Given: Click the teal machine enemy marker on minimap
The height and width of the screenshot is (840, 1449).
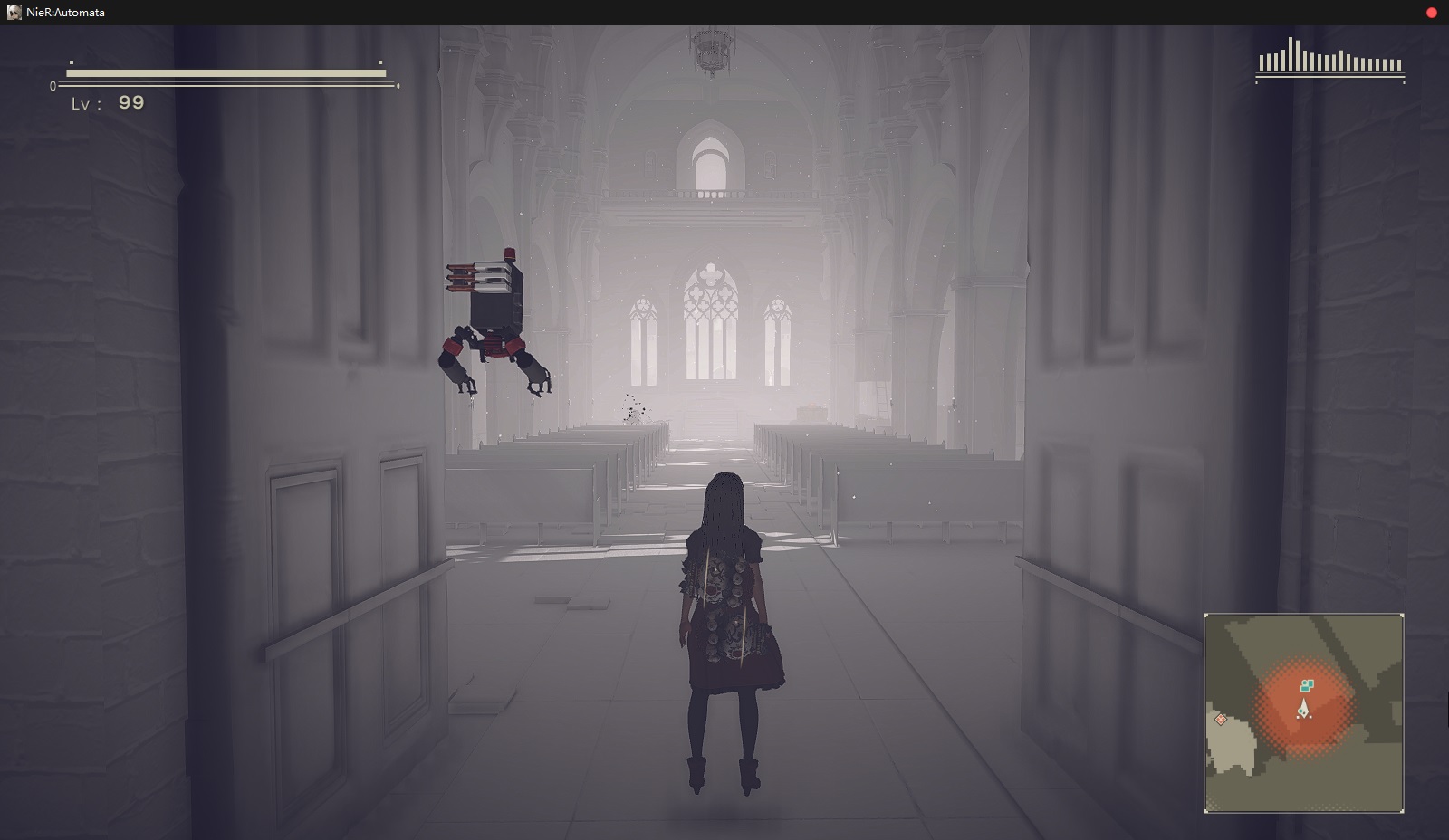Looking at the screenshot, I should click(1308, 685).
